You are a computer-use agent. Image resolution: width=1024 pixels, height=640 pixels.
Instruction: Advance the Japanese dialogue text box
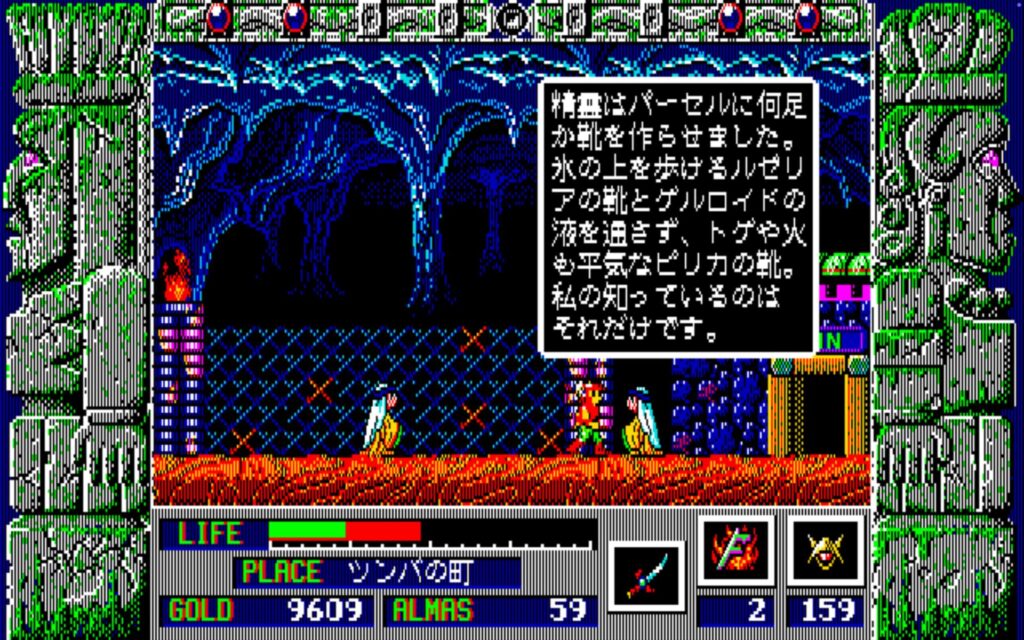[677, 217]
